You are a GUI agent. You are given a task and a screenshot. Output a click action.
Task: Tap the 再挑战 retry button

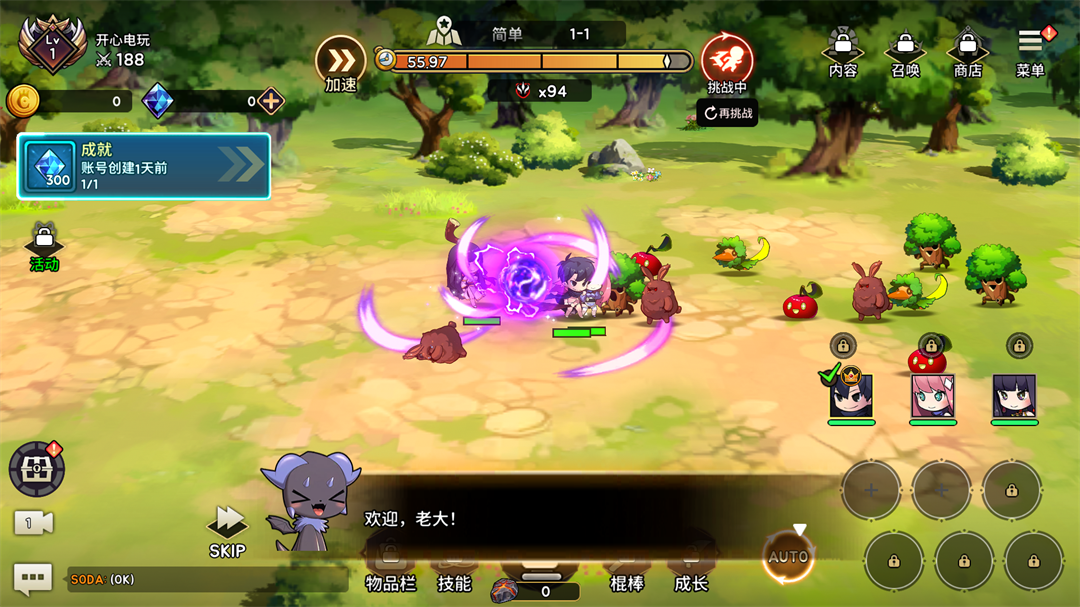coord(727,113)
